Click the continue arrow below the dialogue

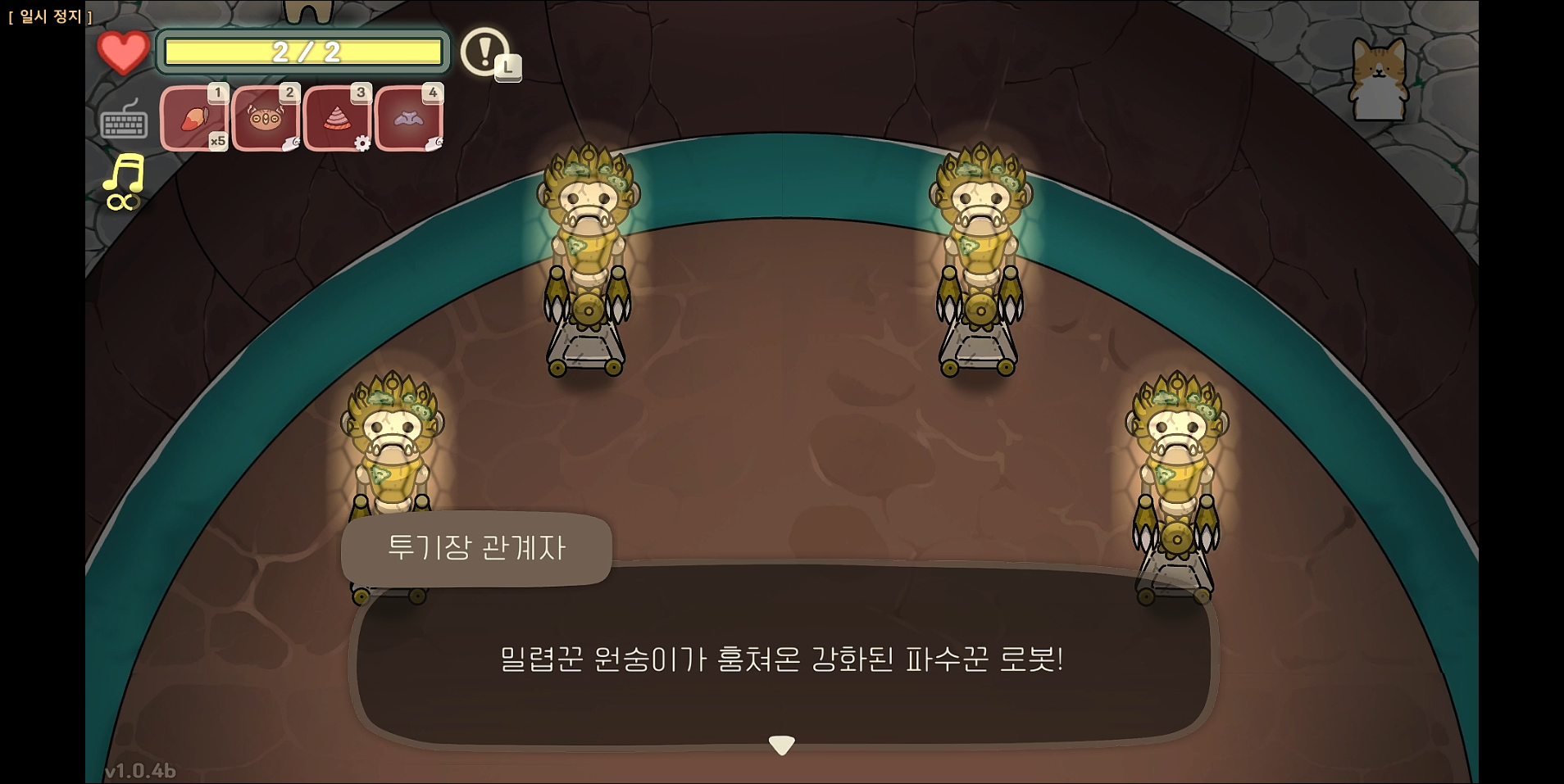(x=782, y=744)
